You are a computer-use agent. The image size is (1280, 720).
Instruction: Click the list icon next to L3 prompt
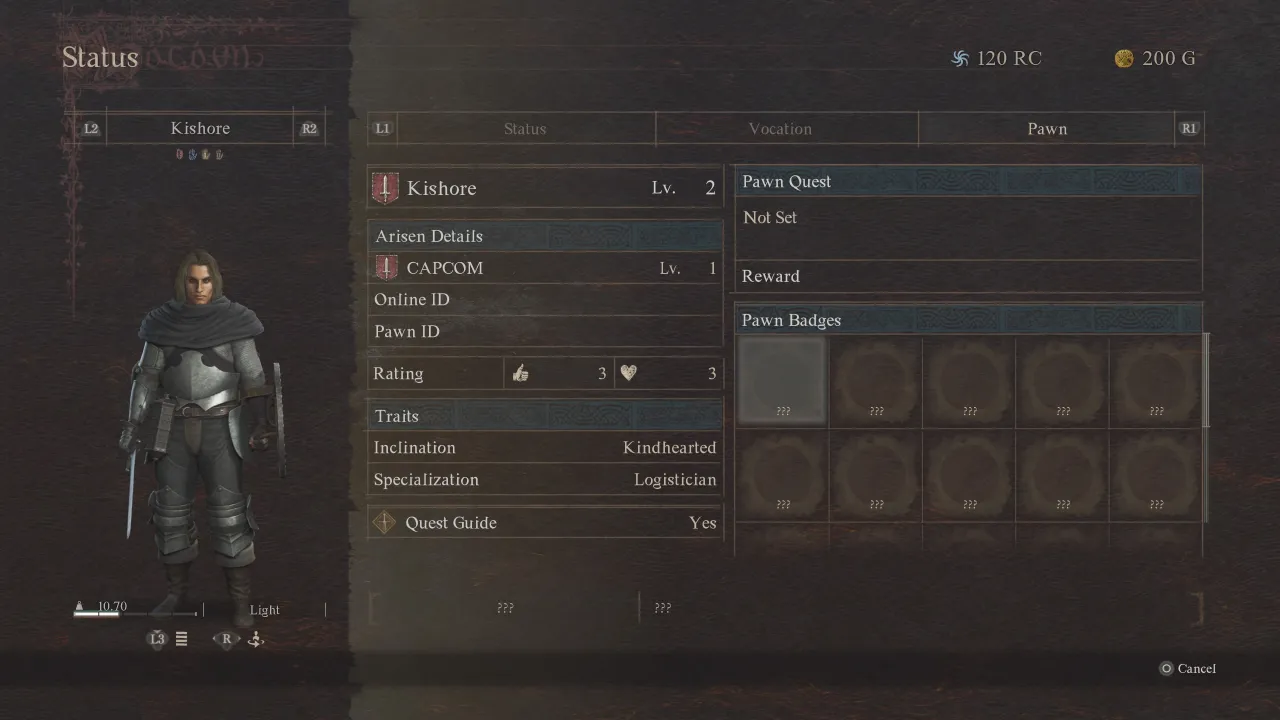pyautogui.click(x=181, y=639)
